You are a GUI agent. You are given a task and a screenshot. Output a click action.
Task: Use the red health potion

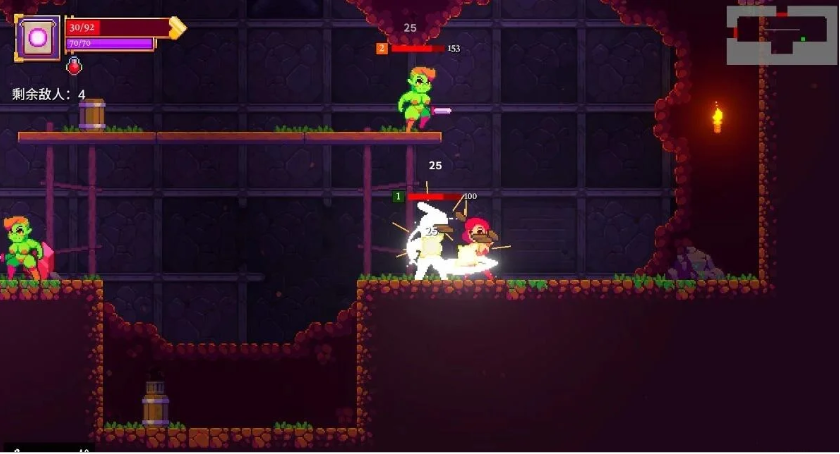74,66
